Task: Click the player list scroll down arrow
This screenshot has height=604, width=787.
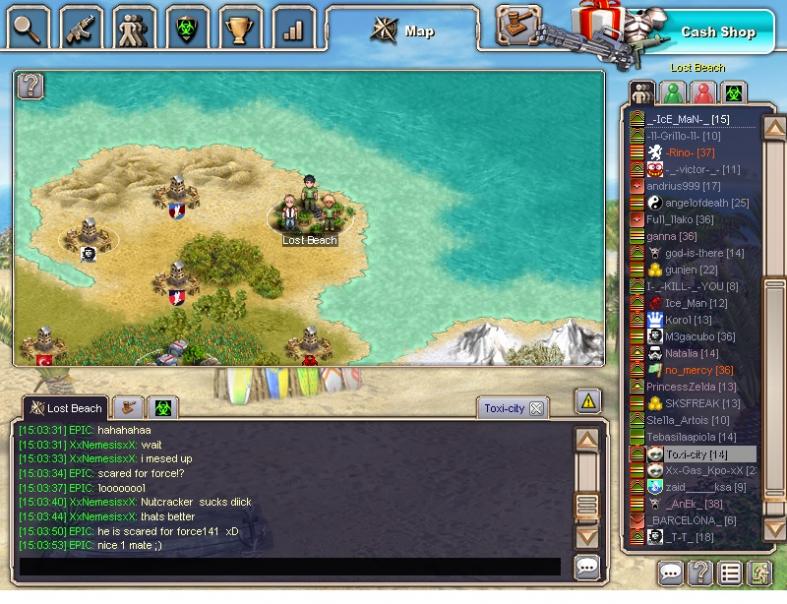Action: coord(774,527)
